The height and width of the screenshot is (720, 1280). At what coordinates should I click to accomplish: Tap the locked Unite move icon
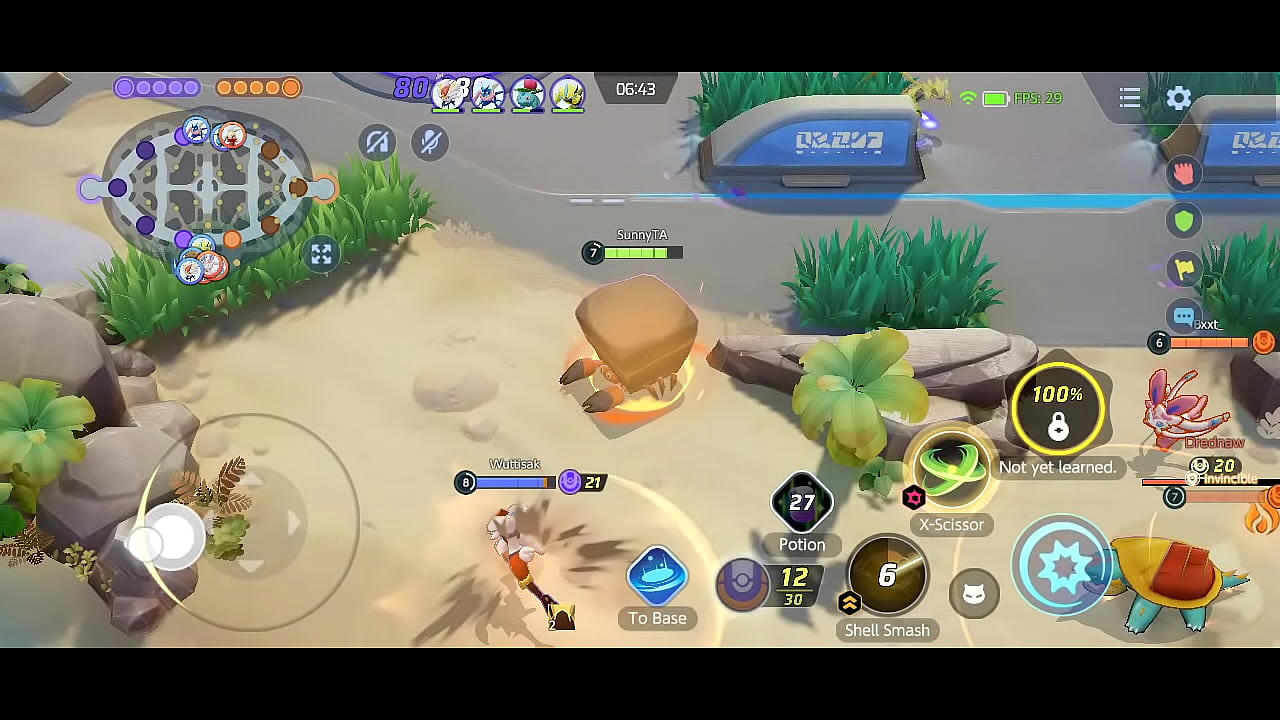coord(1057,410)
